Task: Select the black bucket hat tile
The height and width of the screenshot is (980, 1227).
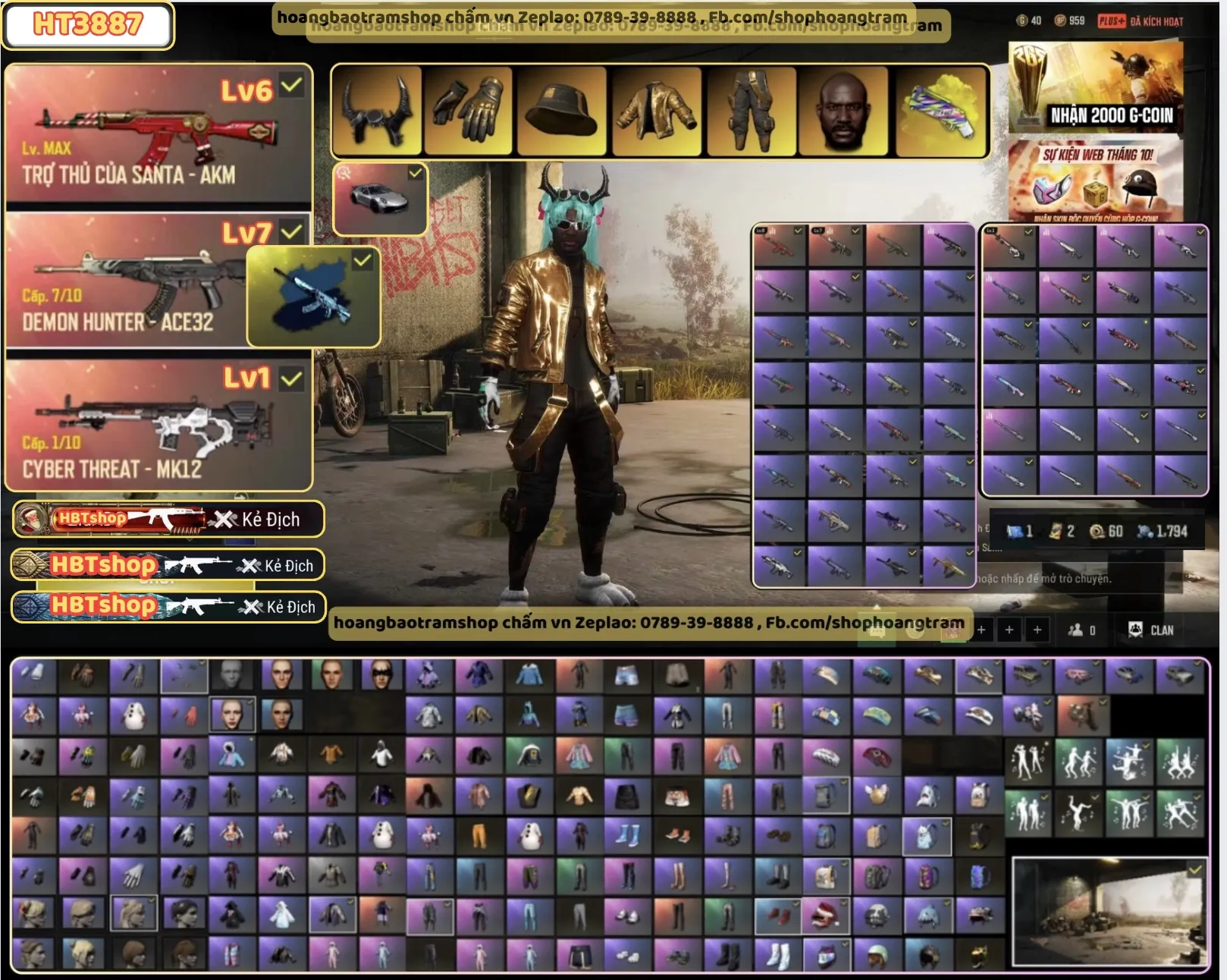Action: pyautogui.click(x=562, y=112)
